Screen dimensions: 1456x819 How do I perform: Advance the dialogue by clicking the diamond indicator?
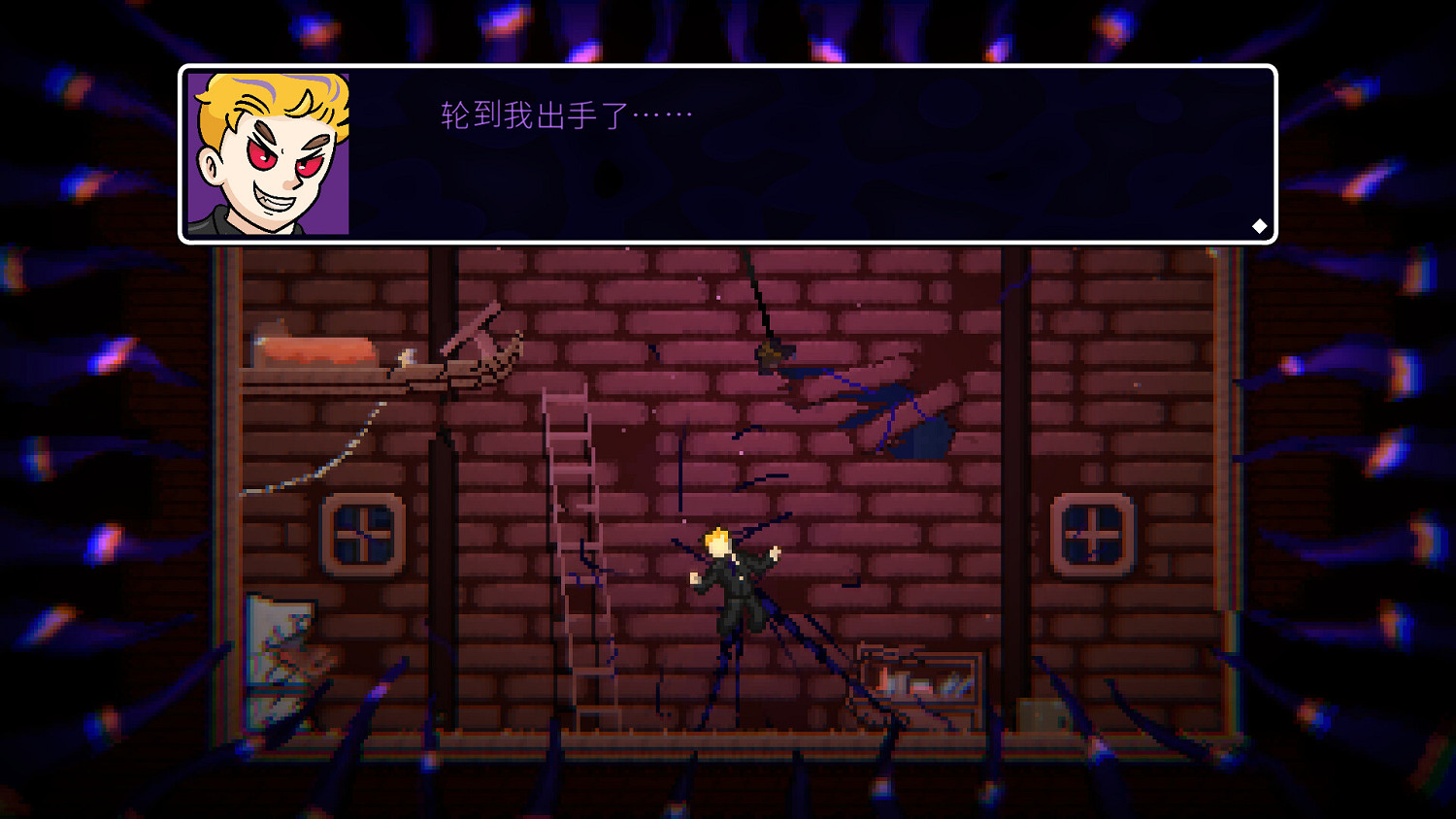click(x=1259, y=226)
